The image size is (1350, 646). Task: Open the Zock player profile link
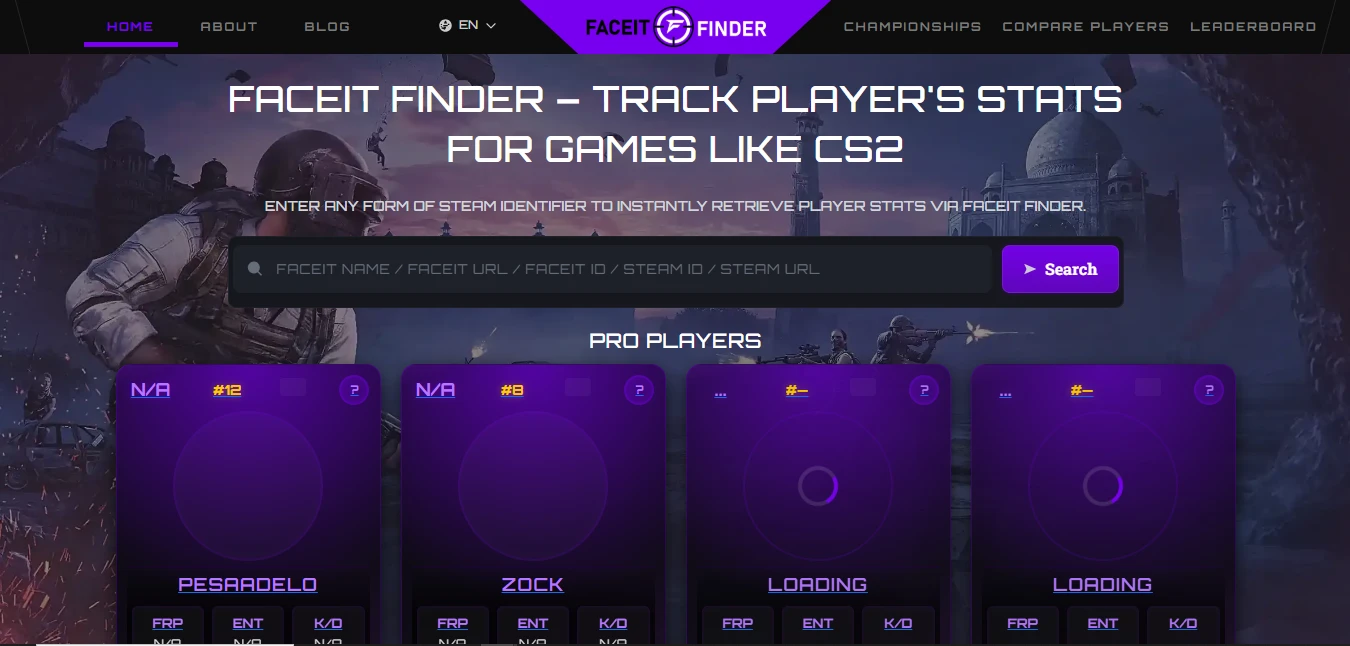[532, 584]
